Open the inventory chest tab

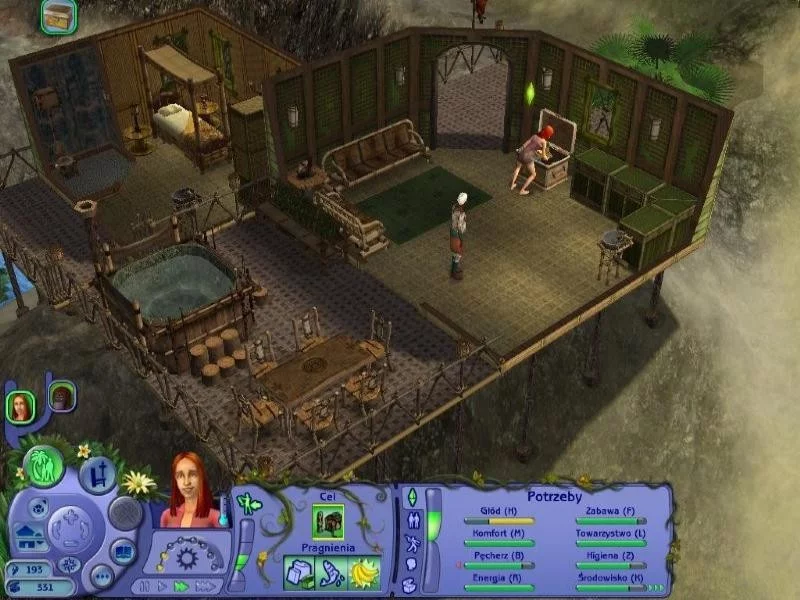tap(411, 584)
